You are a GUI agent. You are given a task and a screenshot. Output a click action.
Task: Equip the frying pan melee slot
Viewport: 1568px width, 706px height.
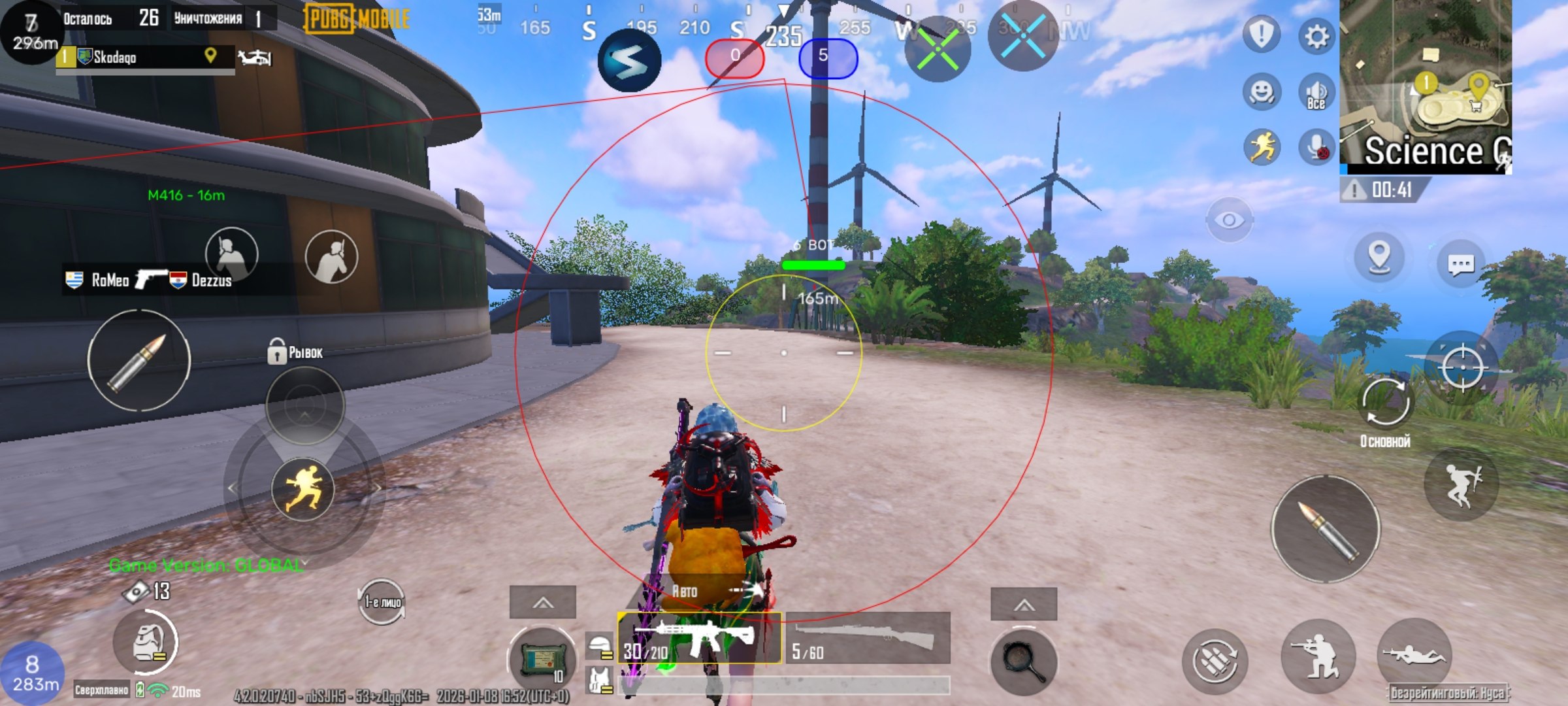point(1023,662)
